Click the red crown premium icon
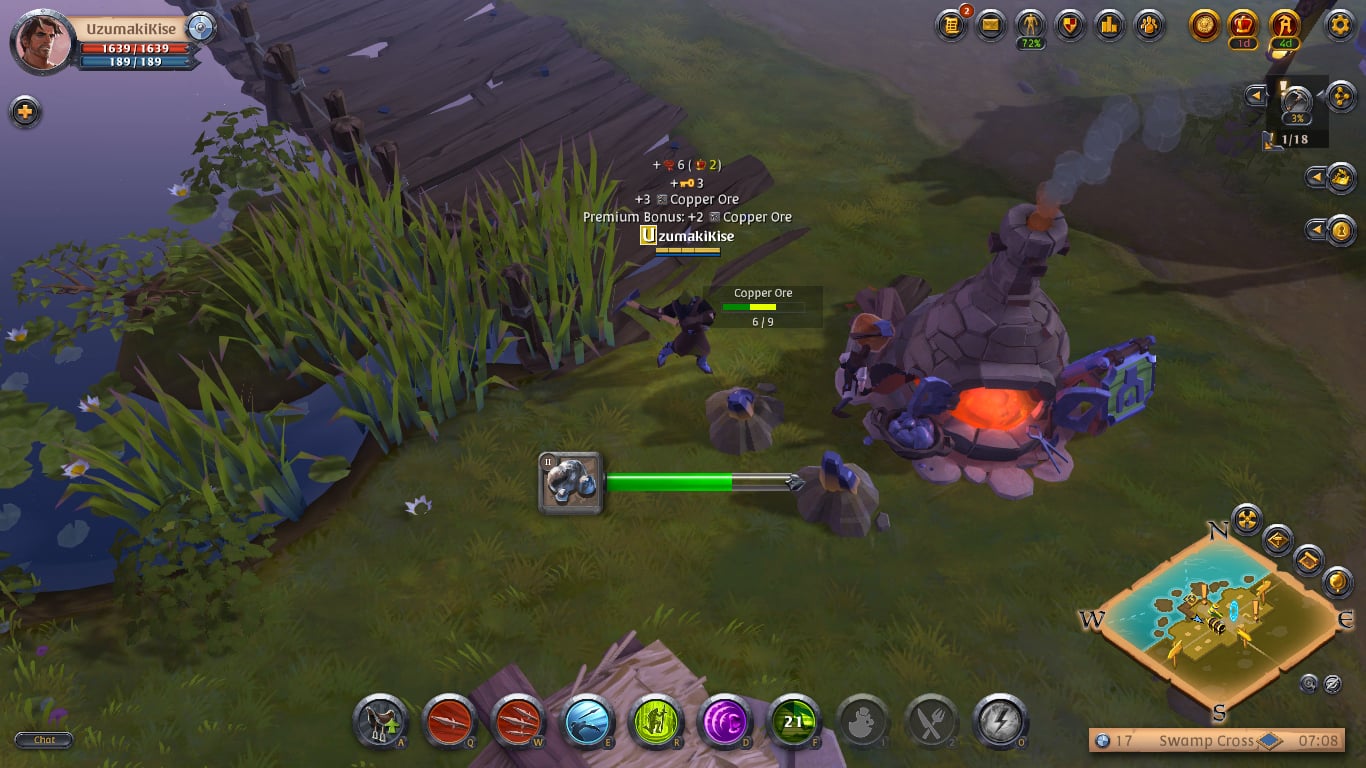 click(1244, 25)
